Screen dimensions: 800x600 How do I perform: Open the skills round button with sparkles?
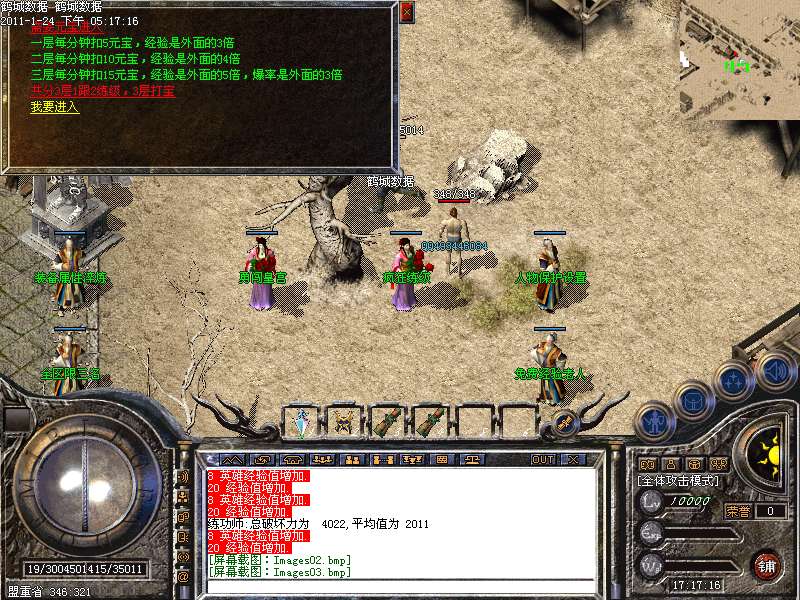coord(734,381)
